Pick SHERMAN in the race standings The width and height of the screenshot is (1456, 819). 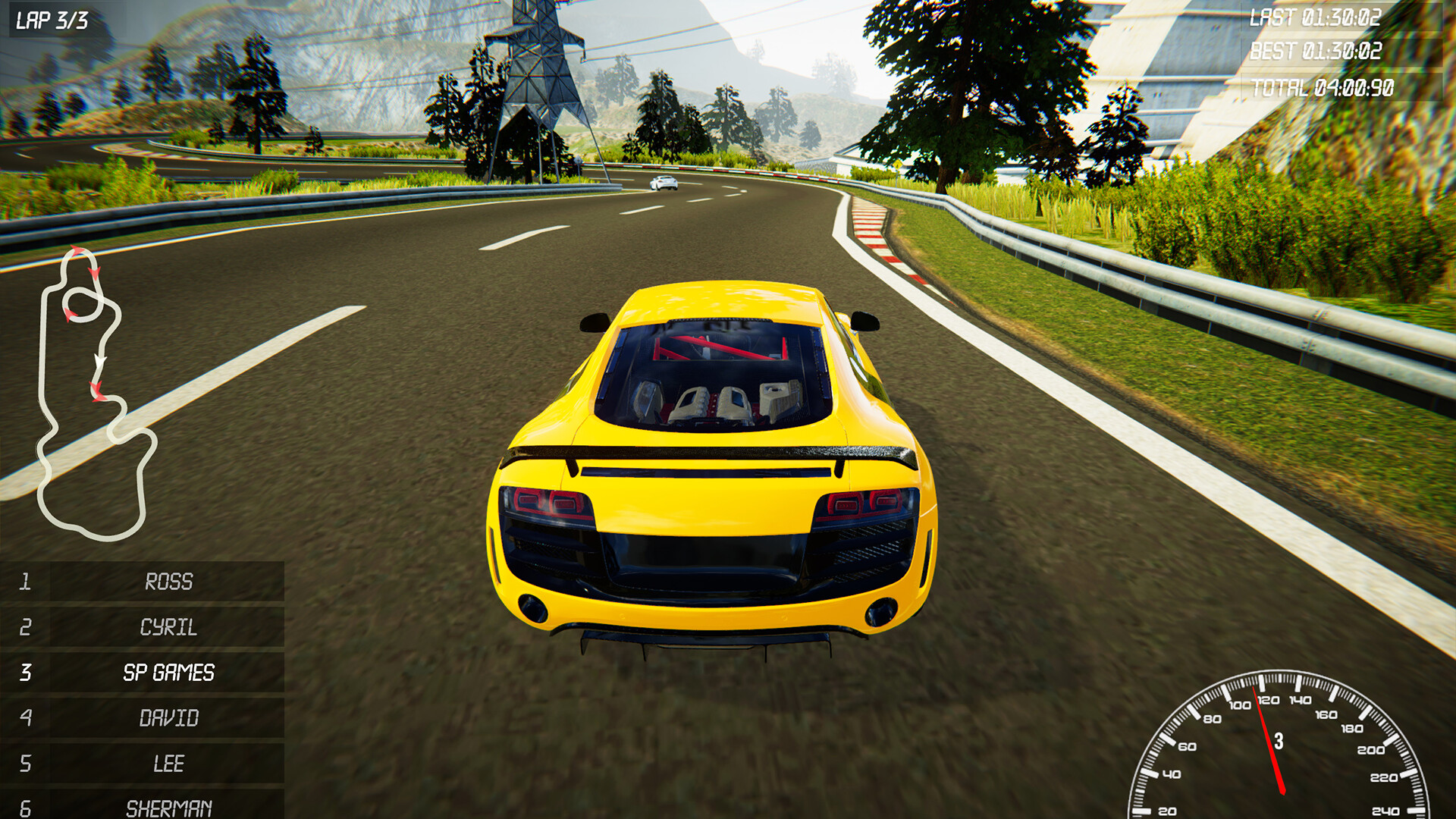click(168, 806)
